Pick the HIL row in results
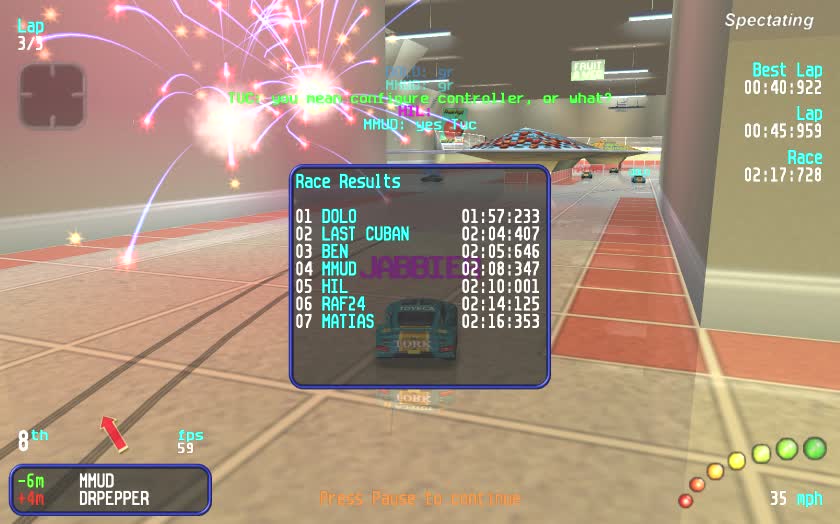Screen dimensions: 840x524 coord(418,286)
